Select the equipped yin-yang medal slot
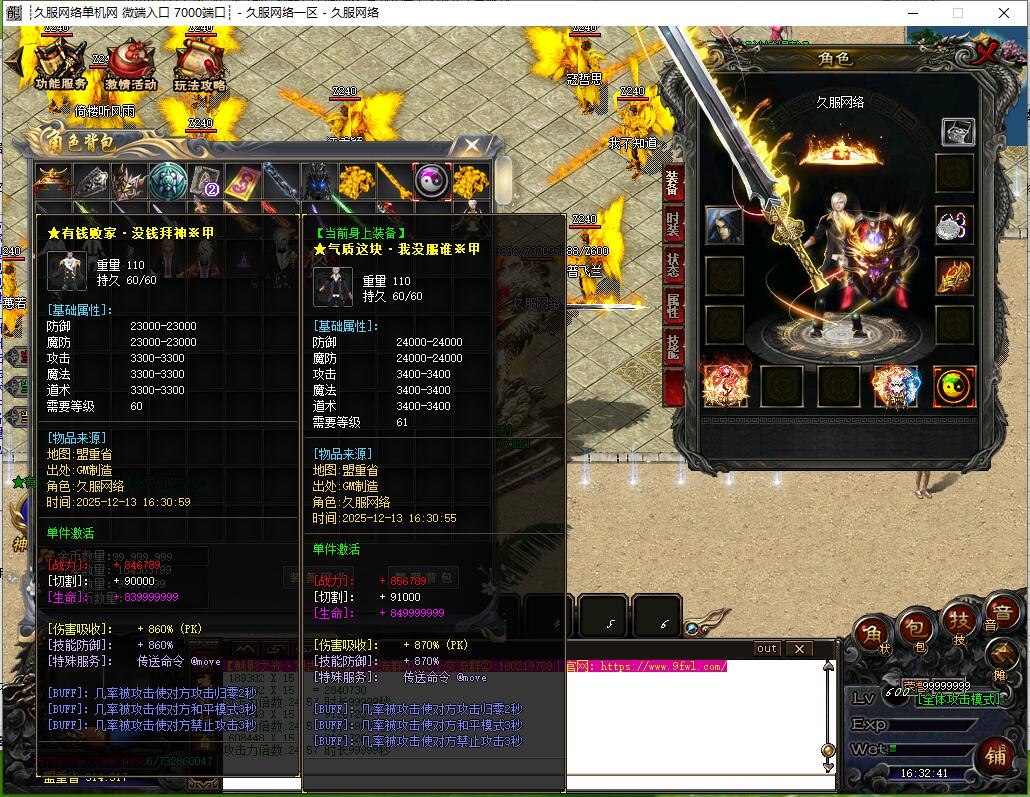 pos(954,386)
